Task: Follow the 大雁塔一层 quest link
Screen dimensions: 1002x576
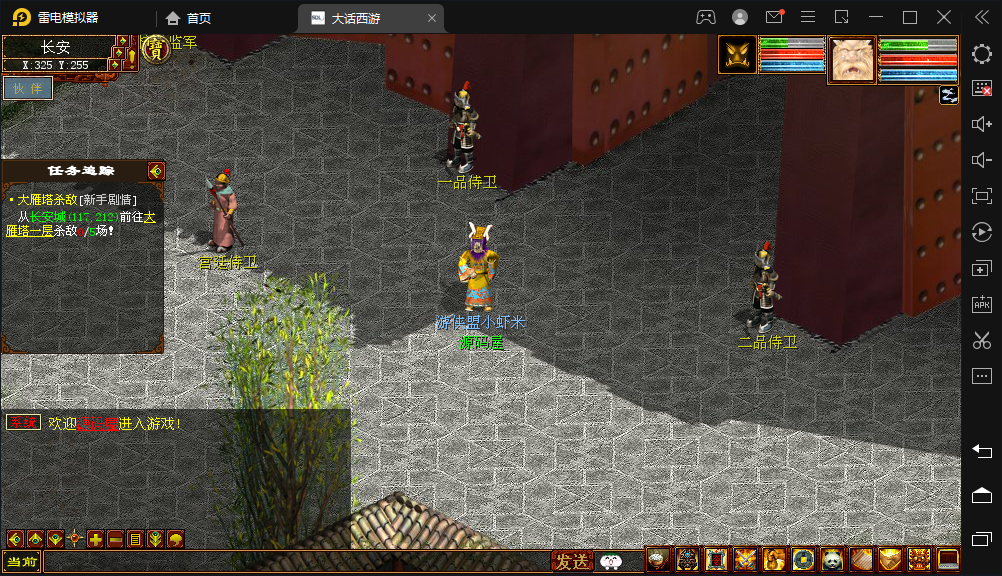Action: click(29, 231)
